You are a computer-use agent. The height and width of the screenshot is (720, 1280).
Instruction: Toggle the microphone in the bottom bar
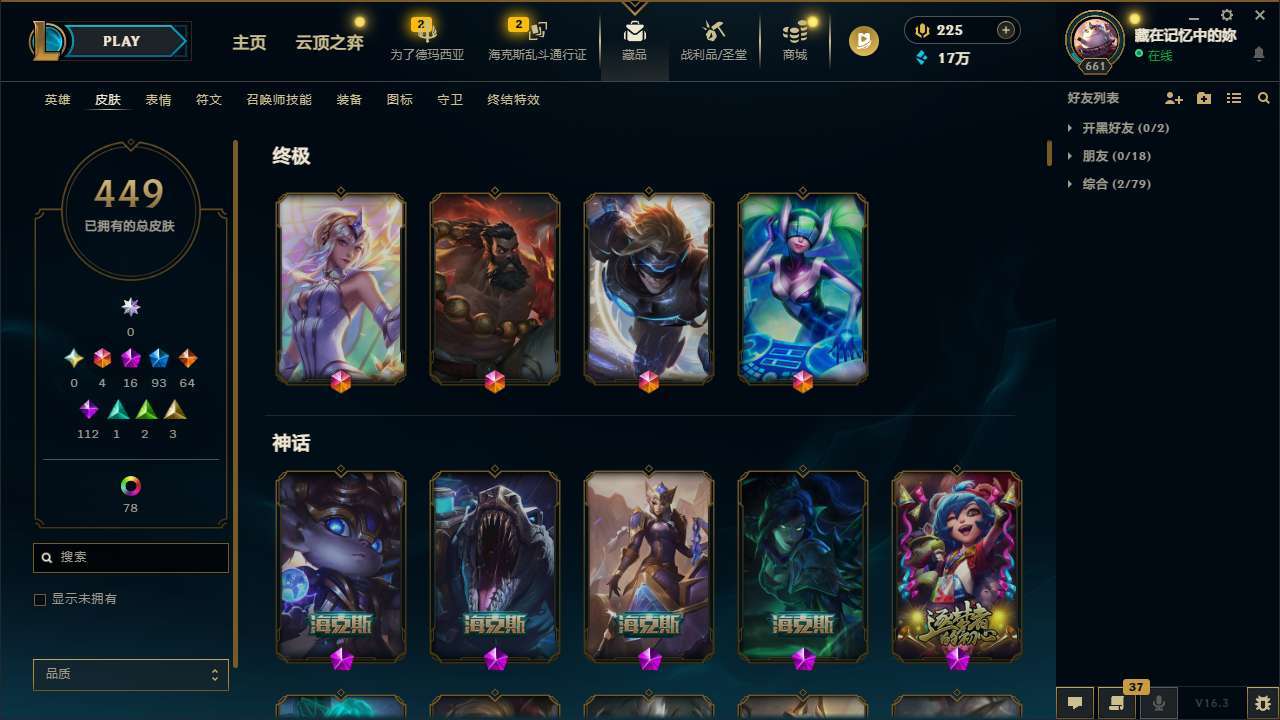(x=1159, y=704)
